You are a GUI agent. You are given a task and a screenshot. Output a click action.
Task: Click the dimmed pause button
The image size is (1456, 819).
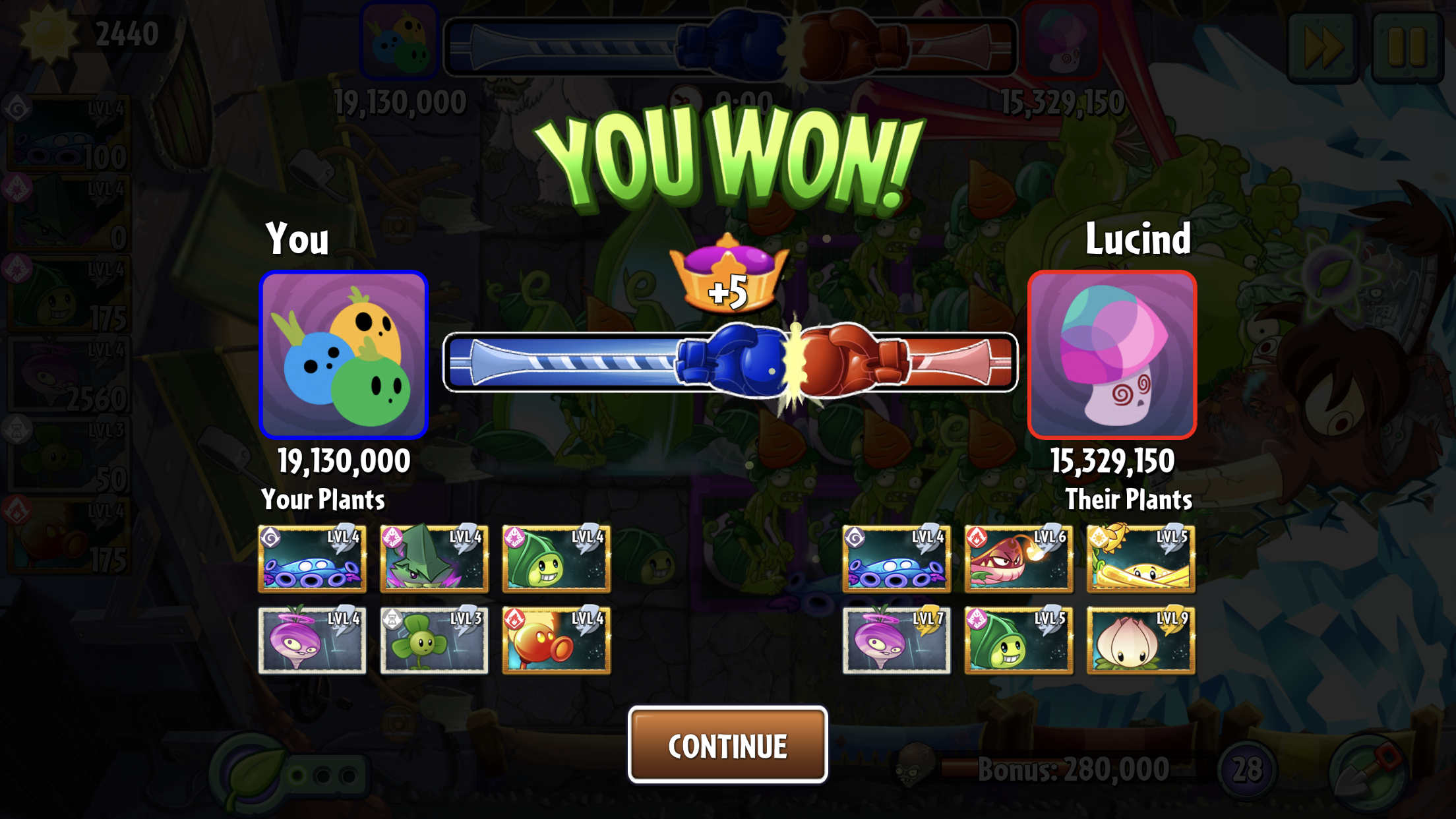tap(1407, 46)
